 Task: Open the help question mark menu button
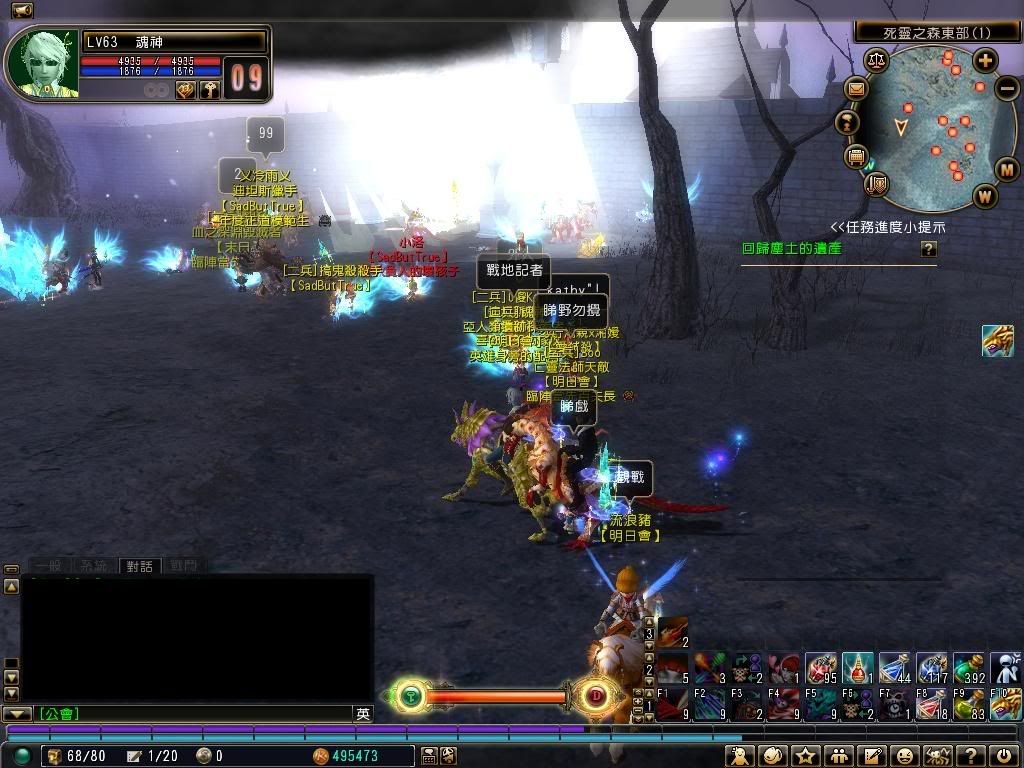970,756
